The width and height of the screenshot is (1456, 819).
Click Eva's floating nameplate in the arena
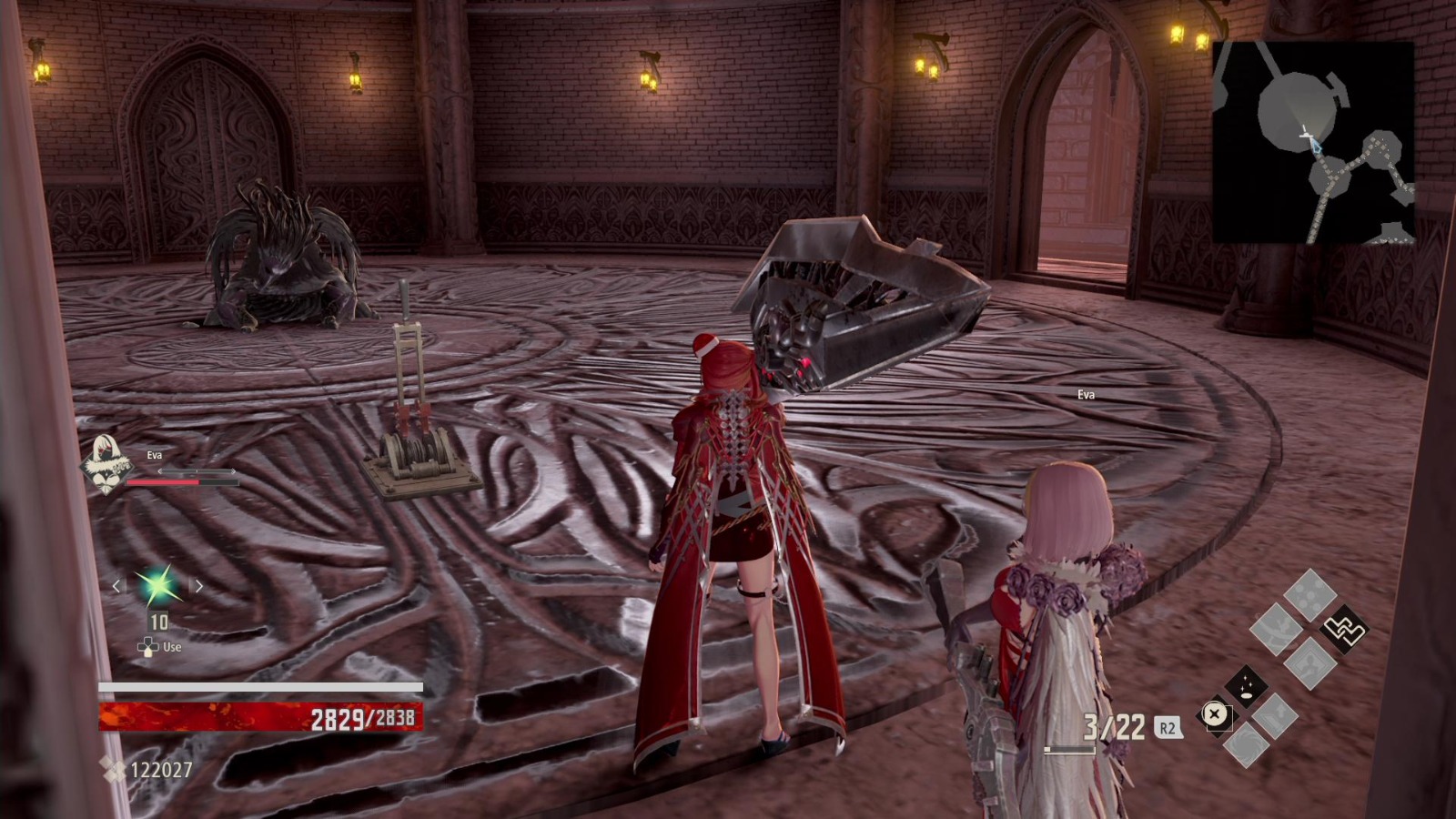pyautogui.click(x=1085, y=394)
